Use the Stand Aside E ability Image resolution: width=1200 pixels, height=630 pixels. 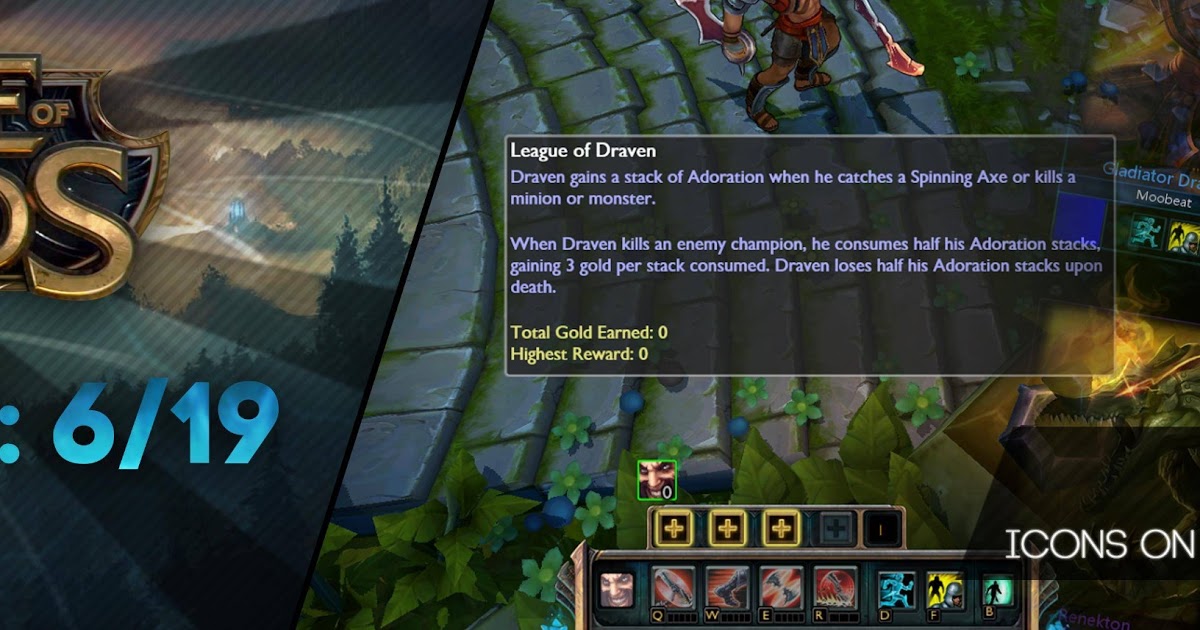781,589
